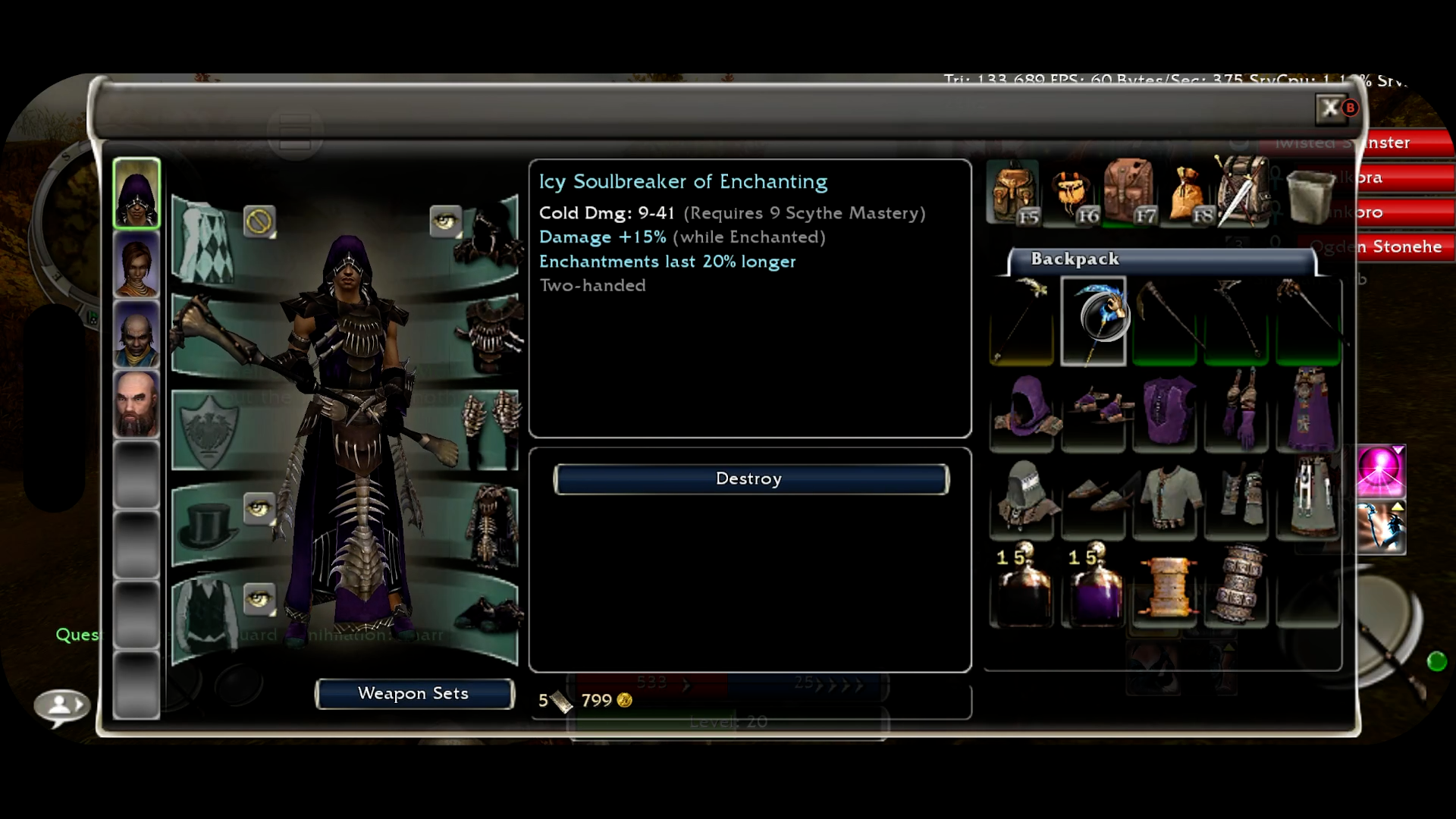Open the trash bin icon
The image size is (1456, 819).
click(x=1310, y=196)
